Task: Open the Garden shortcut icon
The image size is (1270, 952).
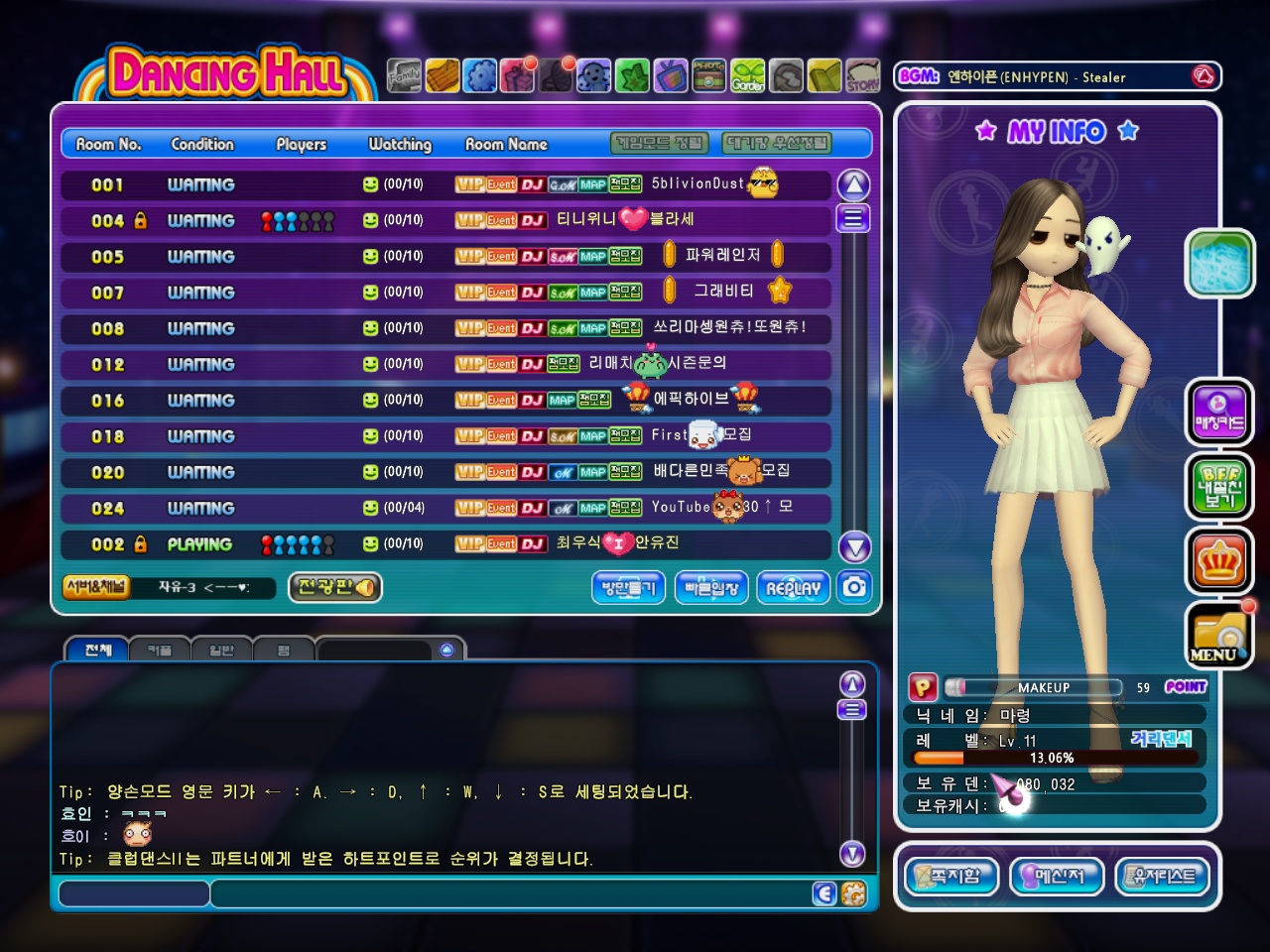Action: tap(748, 75)
